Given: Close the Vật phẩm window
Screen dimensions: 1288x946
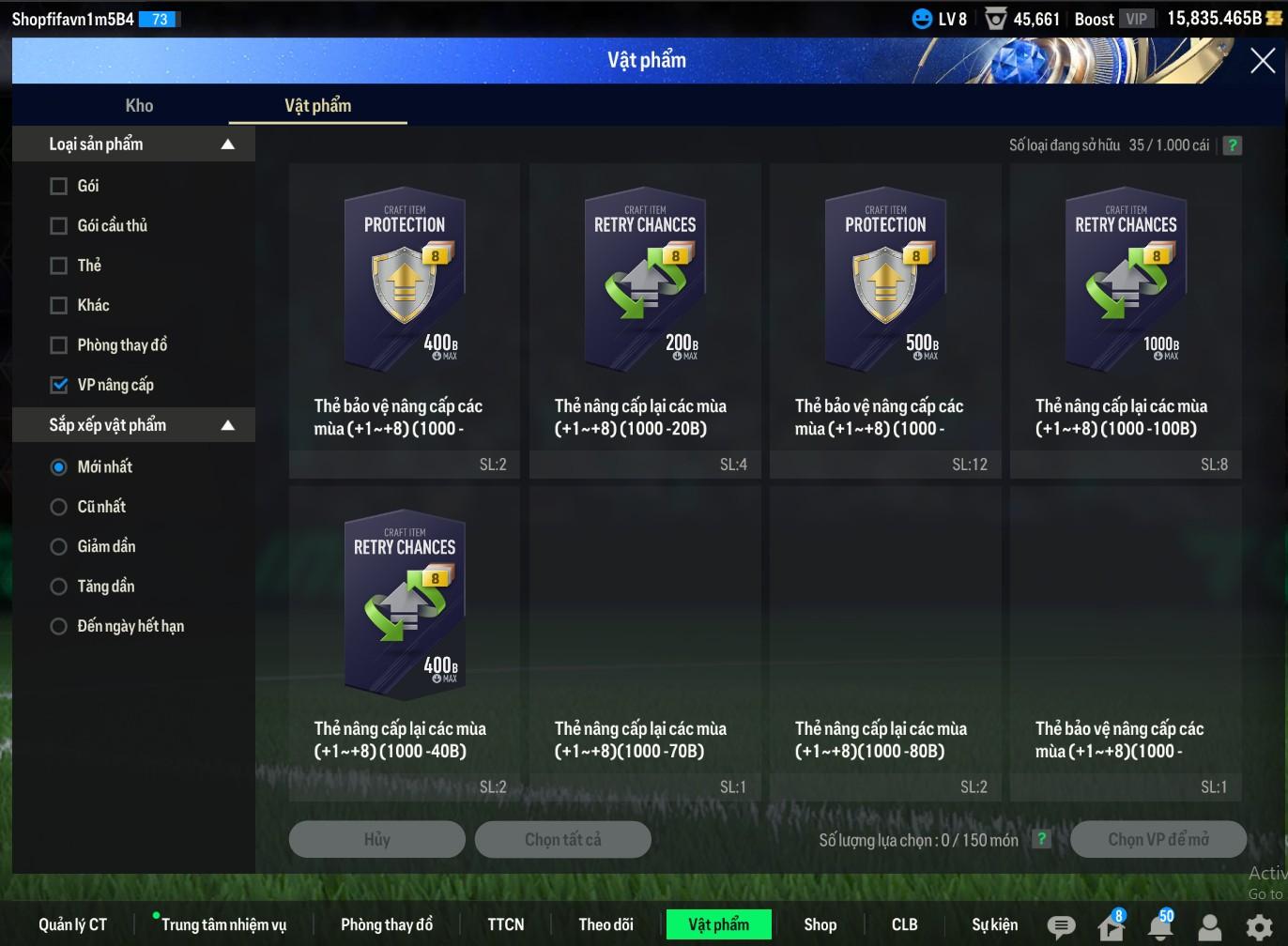Looking at the screenshot, I should pyautogui.click(x=1262, y=61).
